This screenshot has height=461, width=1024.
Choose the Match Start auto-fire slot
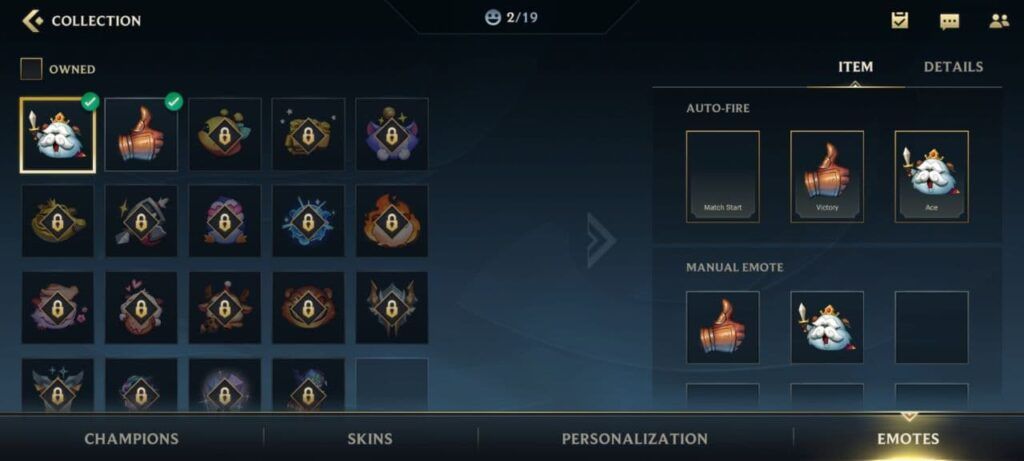pyautogui.click(x=722, y=176)
